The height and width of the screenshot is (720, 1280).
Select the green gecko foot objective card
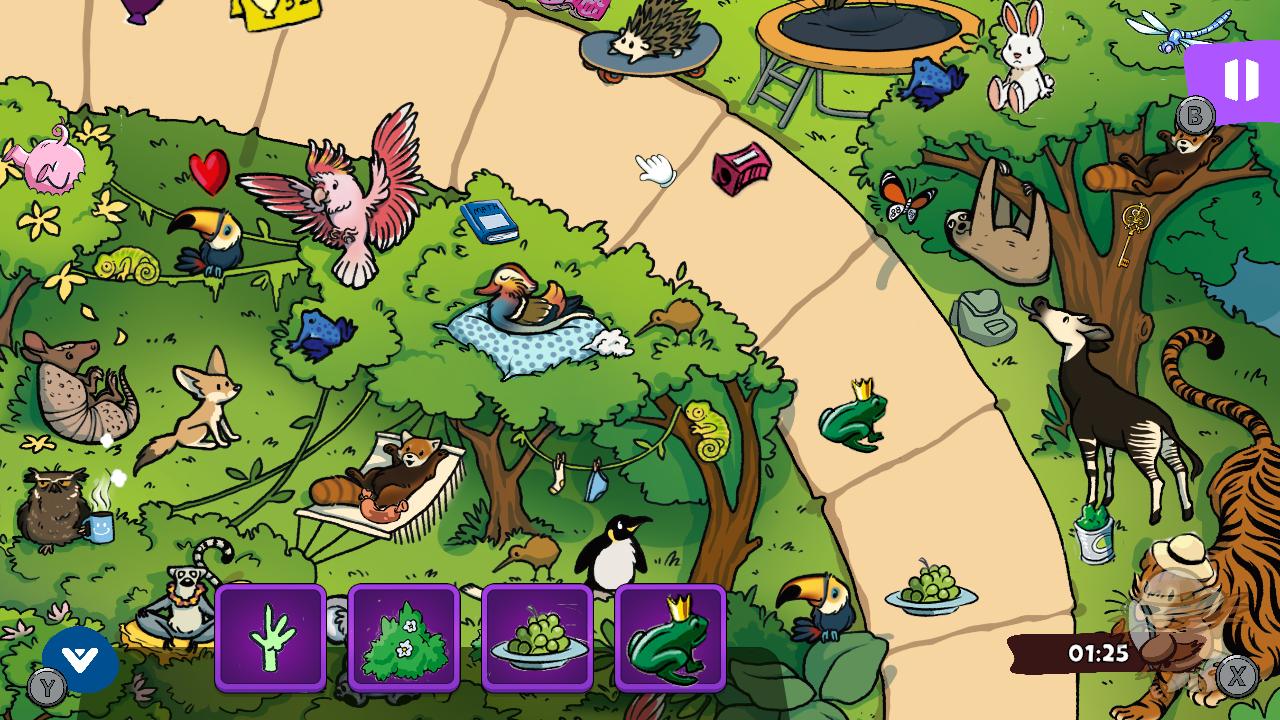click(271, 638)
